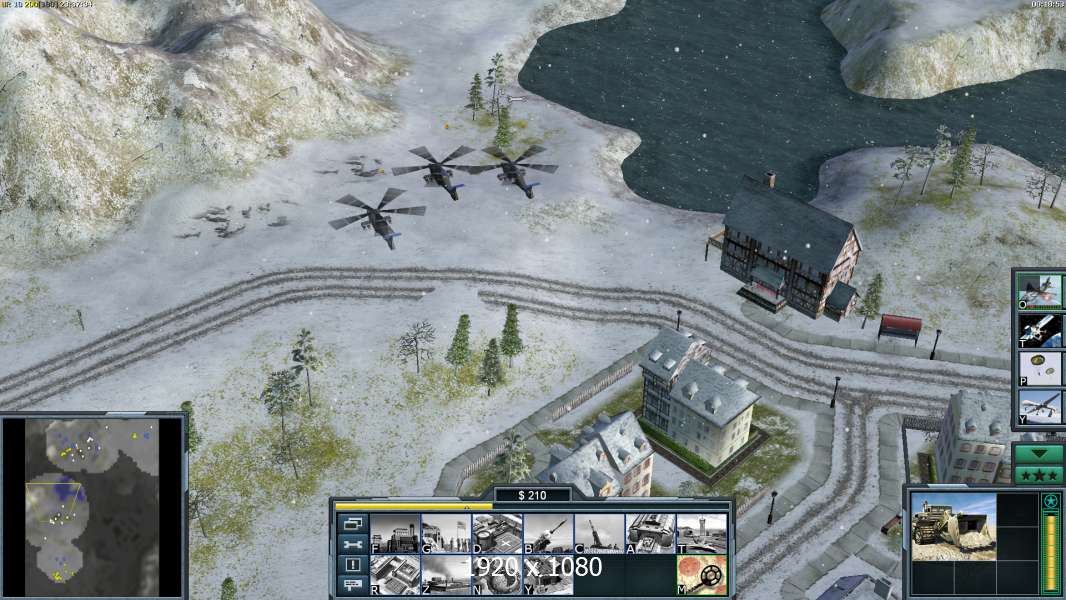
Task: Open the minimap in the corner
Action: [x=93, y=504]
